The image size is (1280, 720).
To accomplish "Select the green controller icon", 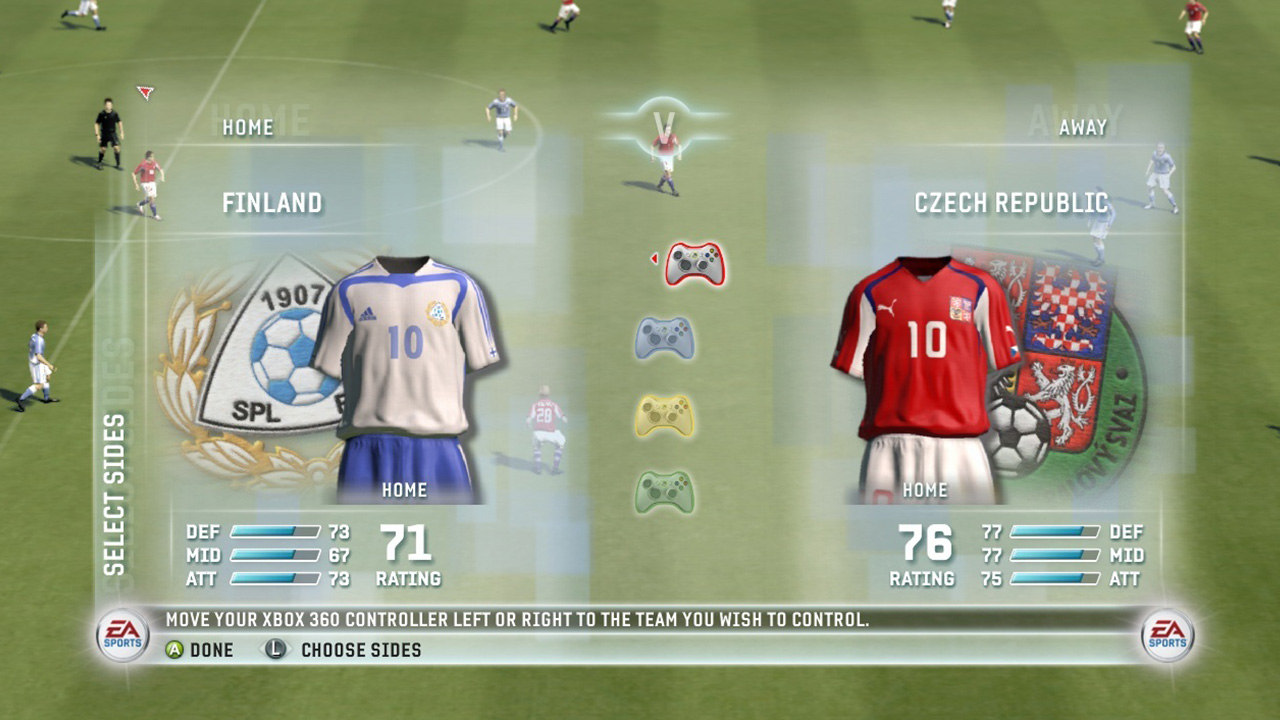I will tap(665, 491).
